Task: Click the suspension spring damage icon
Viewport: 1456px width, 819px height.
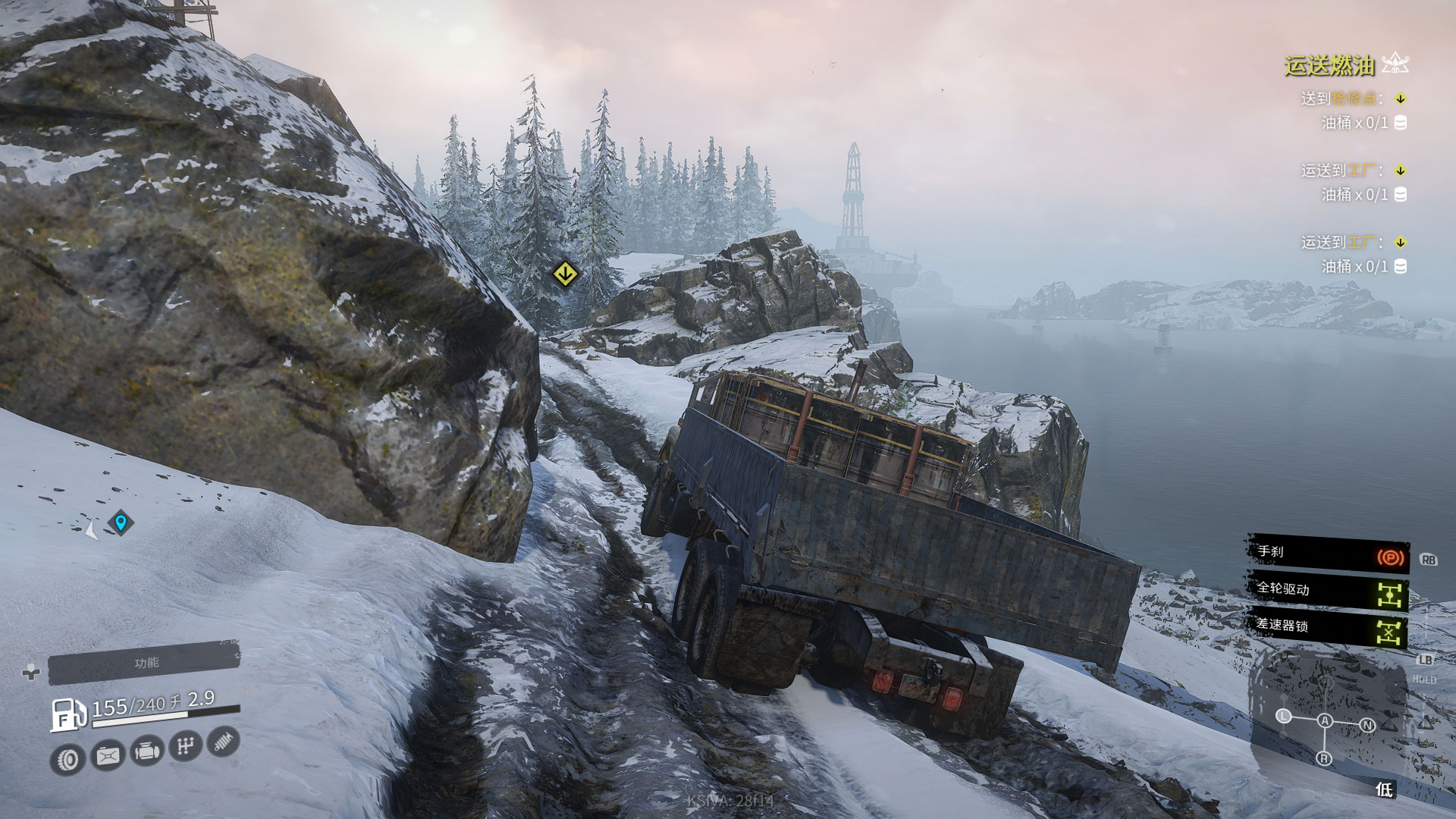Action: pos(223,742)
